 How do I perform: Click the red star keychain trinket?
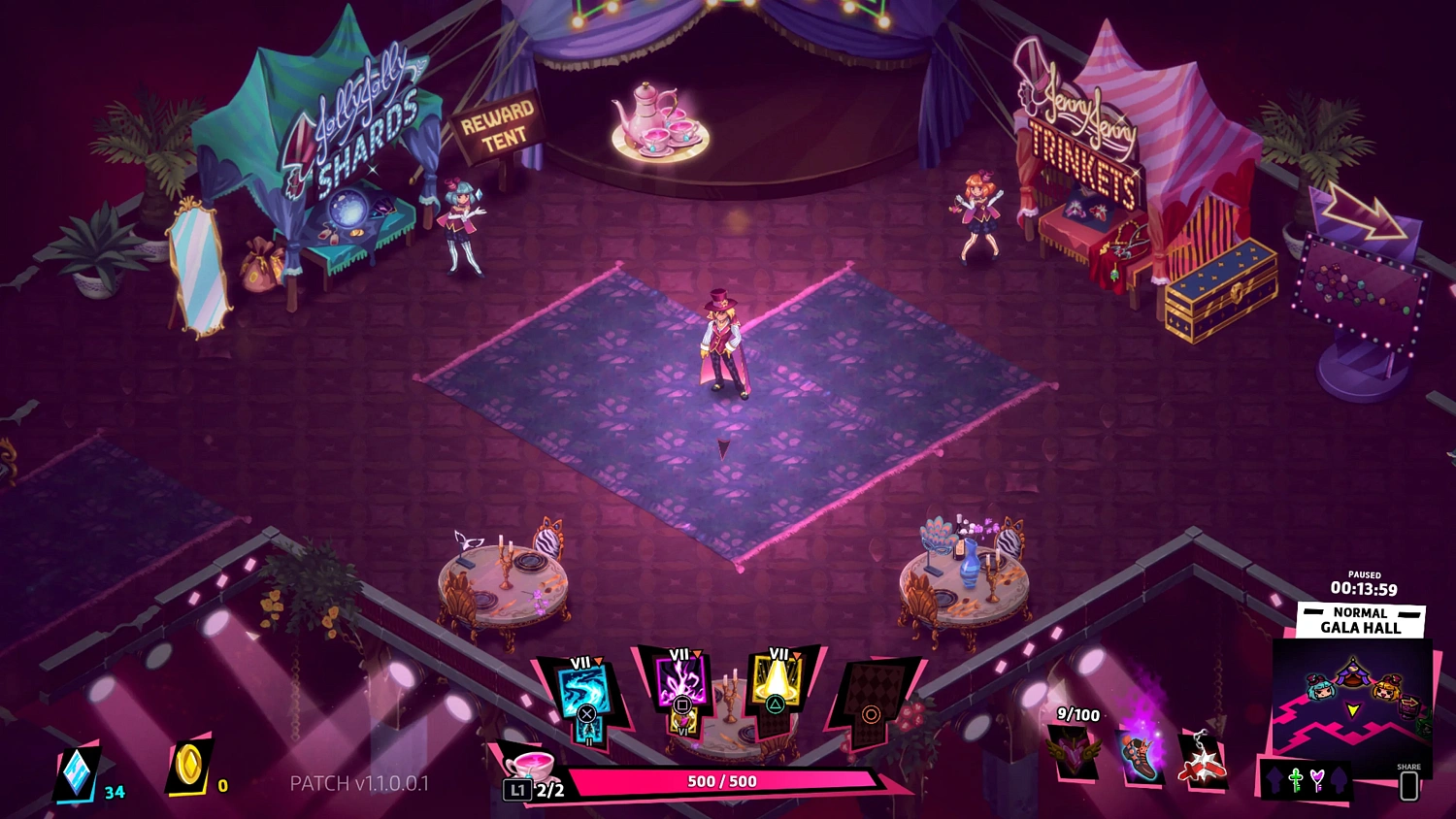pos(1203,759)
